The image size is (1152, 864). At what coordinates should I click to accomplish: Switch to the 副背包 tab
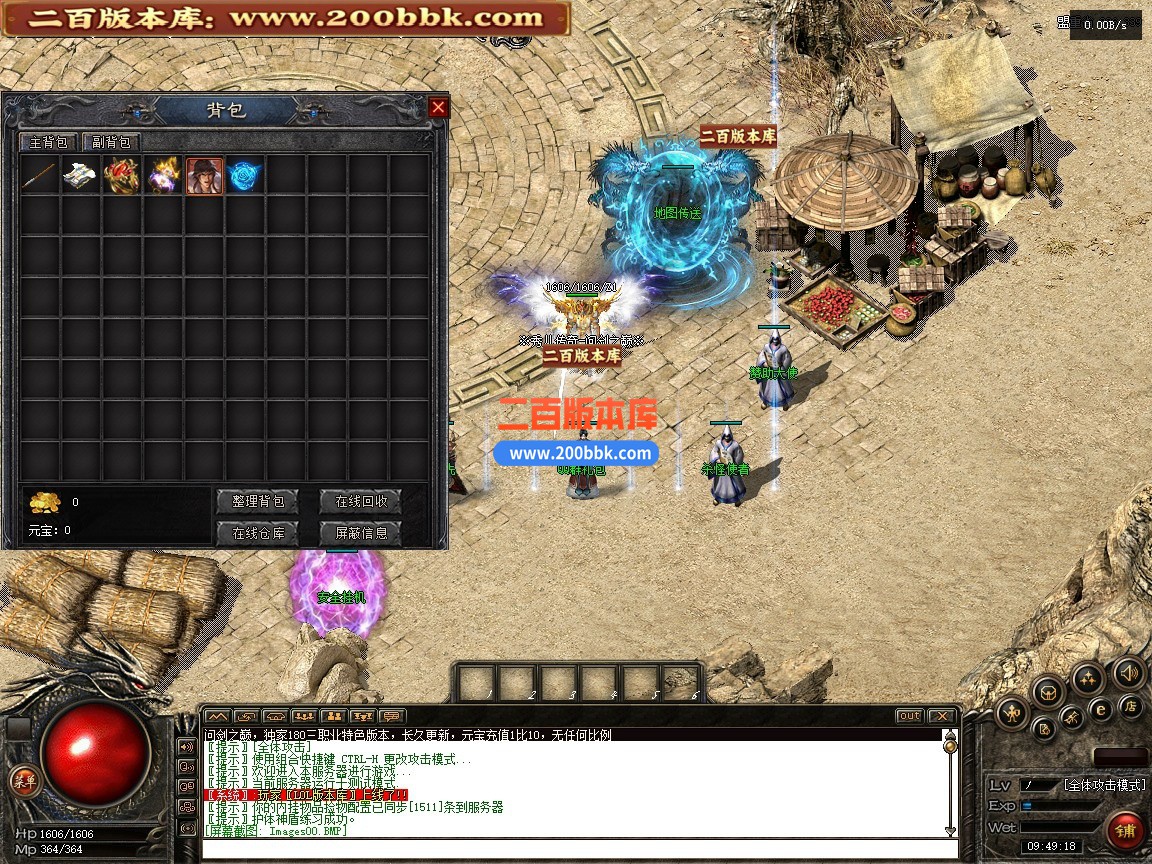coord(112,143)
